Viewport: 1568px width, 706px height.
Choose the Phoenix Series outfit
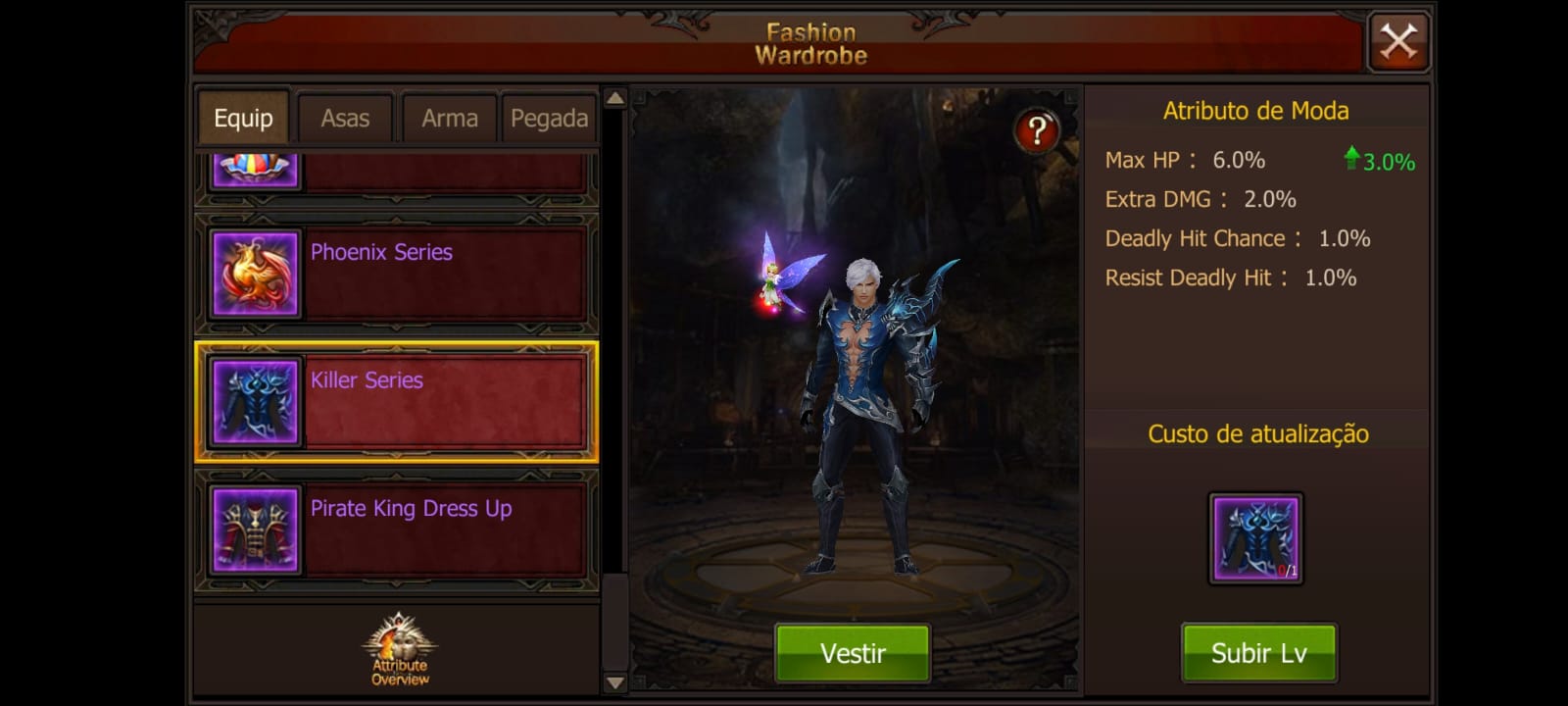click(397, 274)
